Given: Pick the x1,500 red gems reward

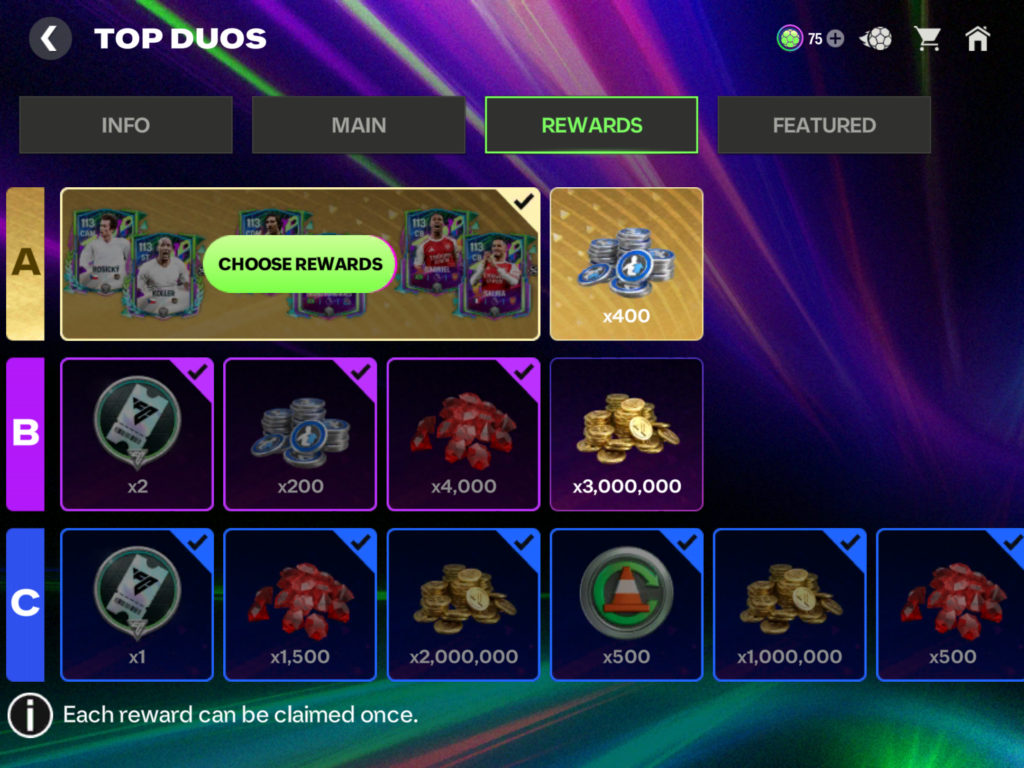Looking at the screenshot, I should (x=300, y=604).
